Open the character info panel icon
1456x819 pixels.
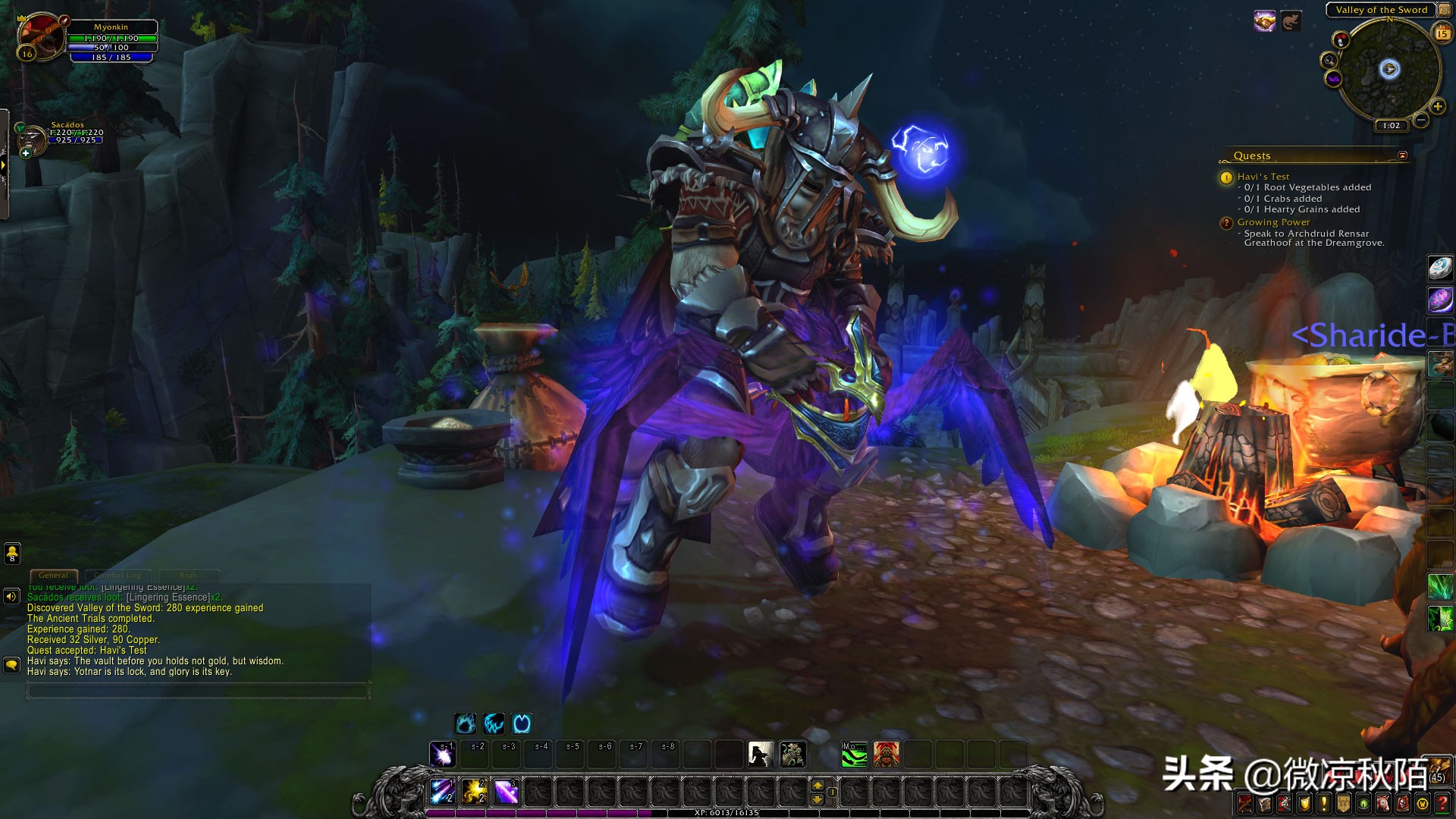click(x=1244, y=805)
